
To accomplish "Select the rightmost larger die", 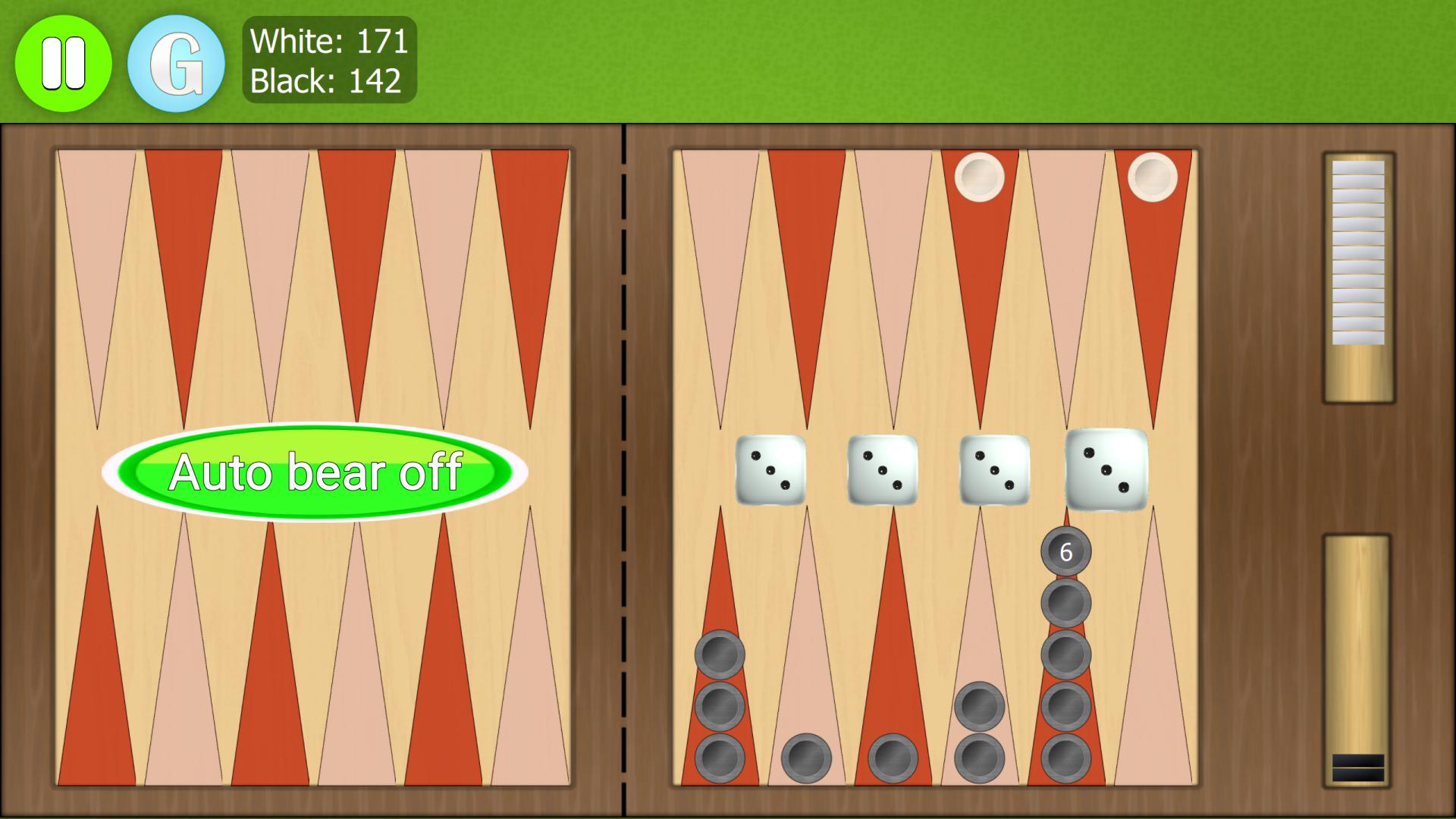I will tap(1107, 470).
